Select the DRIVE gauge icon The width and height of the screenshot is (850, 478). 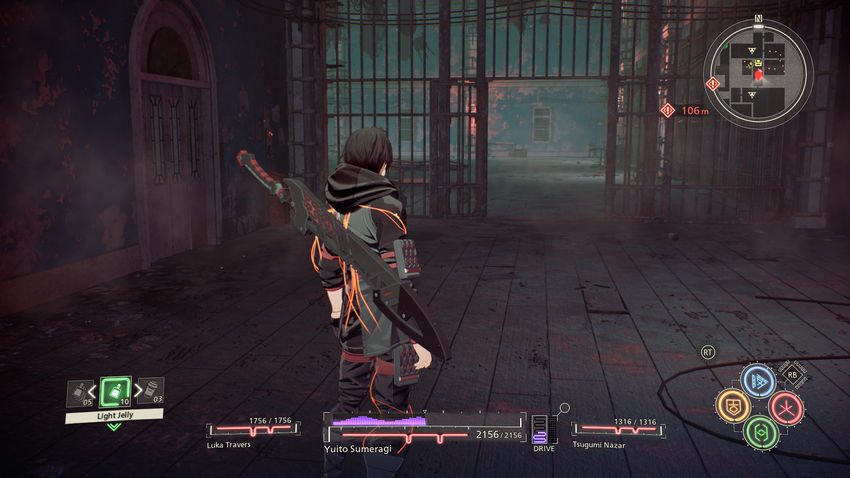pos(543,430)
